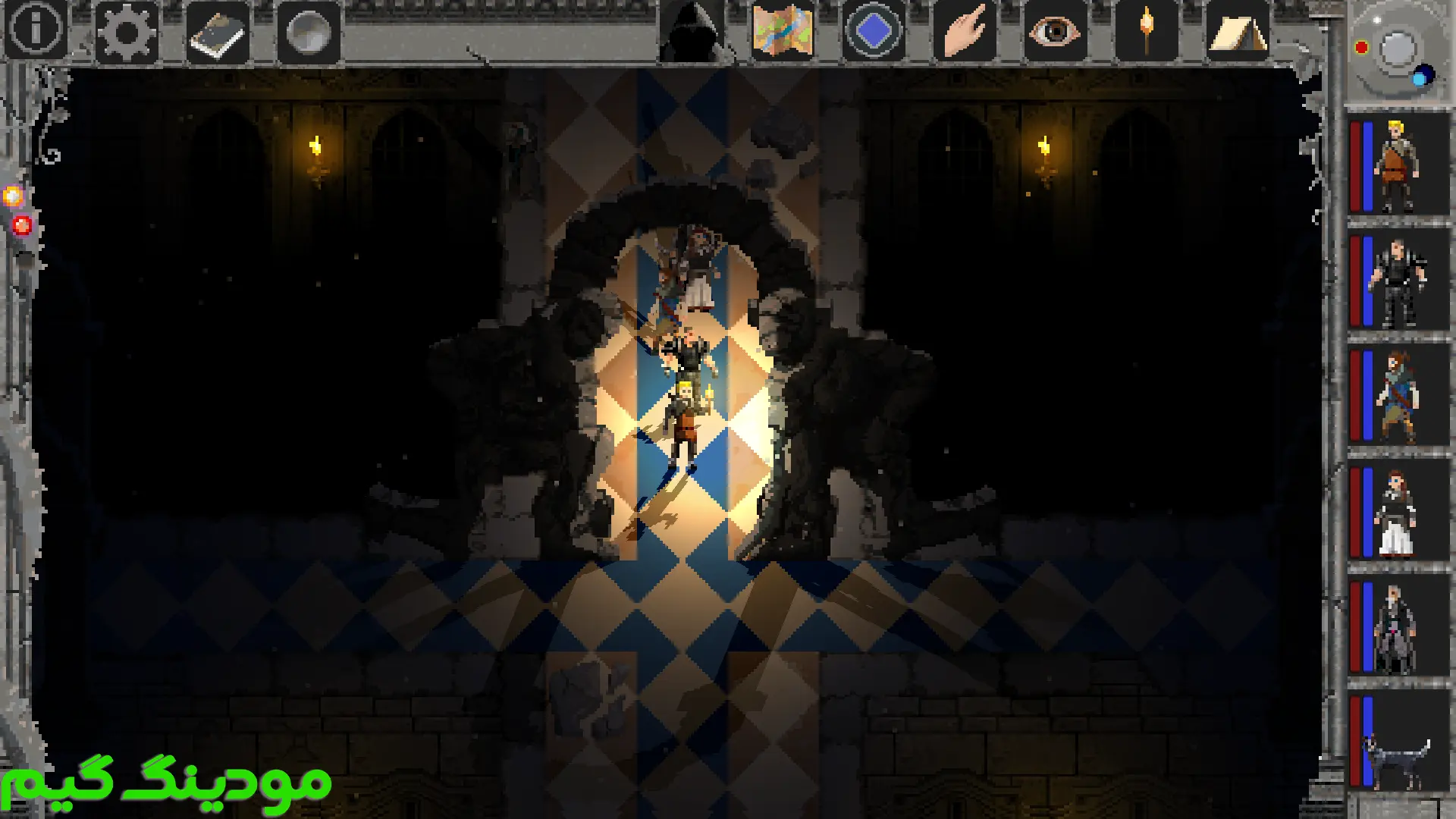Select the blond leader portrait

(1398, 165)
